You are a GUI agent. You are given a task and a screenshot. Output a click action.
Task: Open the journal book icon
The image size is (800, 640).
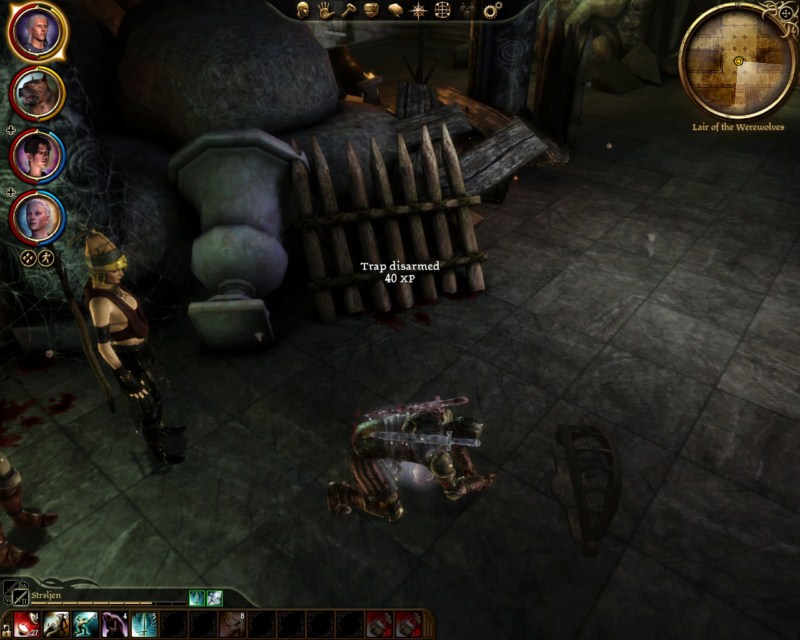pos(395,10)
